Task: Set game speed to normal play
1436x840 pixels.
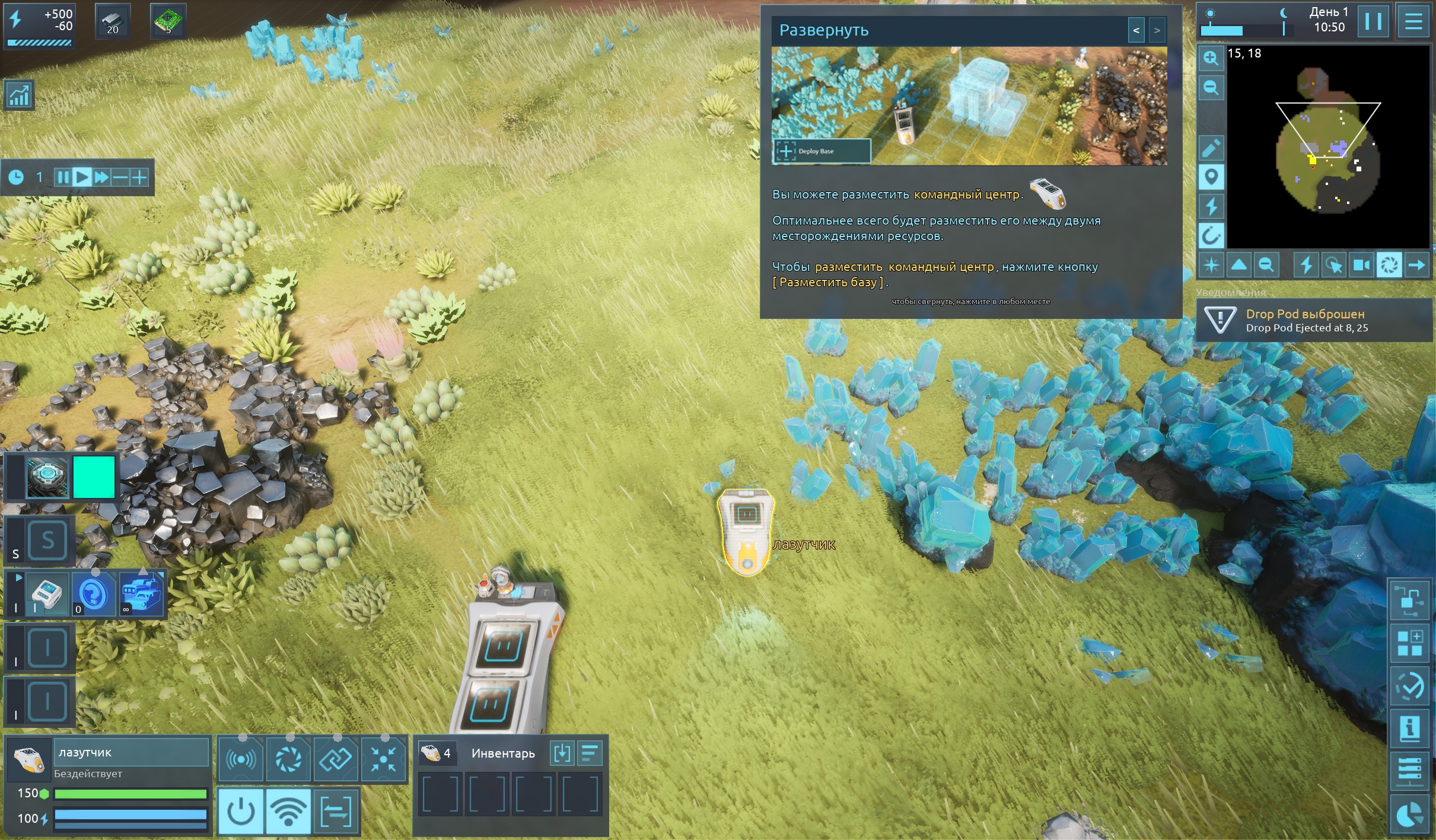Action: click(82, 177)
